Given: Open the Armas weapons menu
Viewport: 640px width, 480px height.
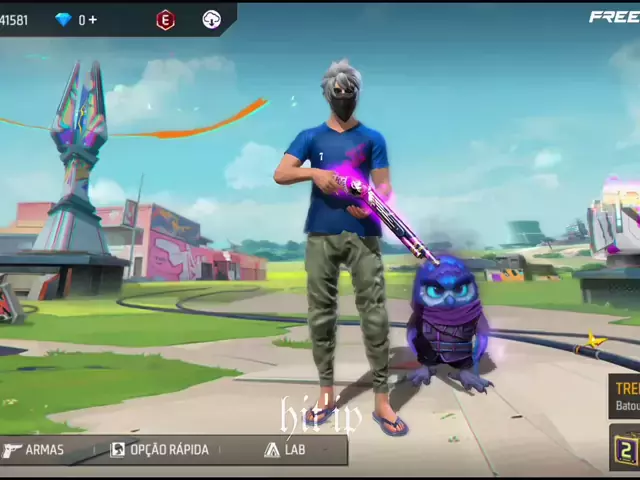Looking at the screenshot, I should point(34,450).
